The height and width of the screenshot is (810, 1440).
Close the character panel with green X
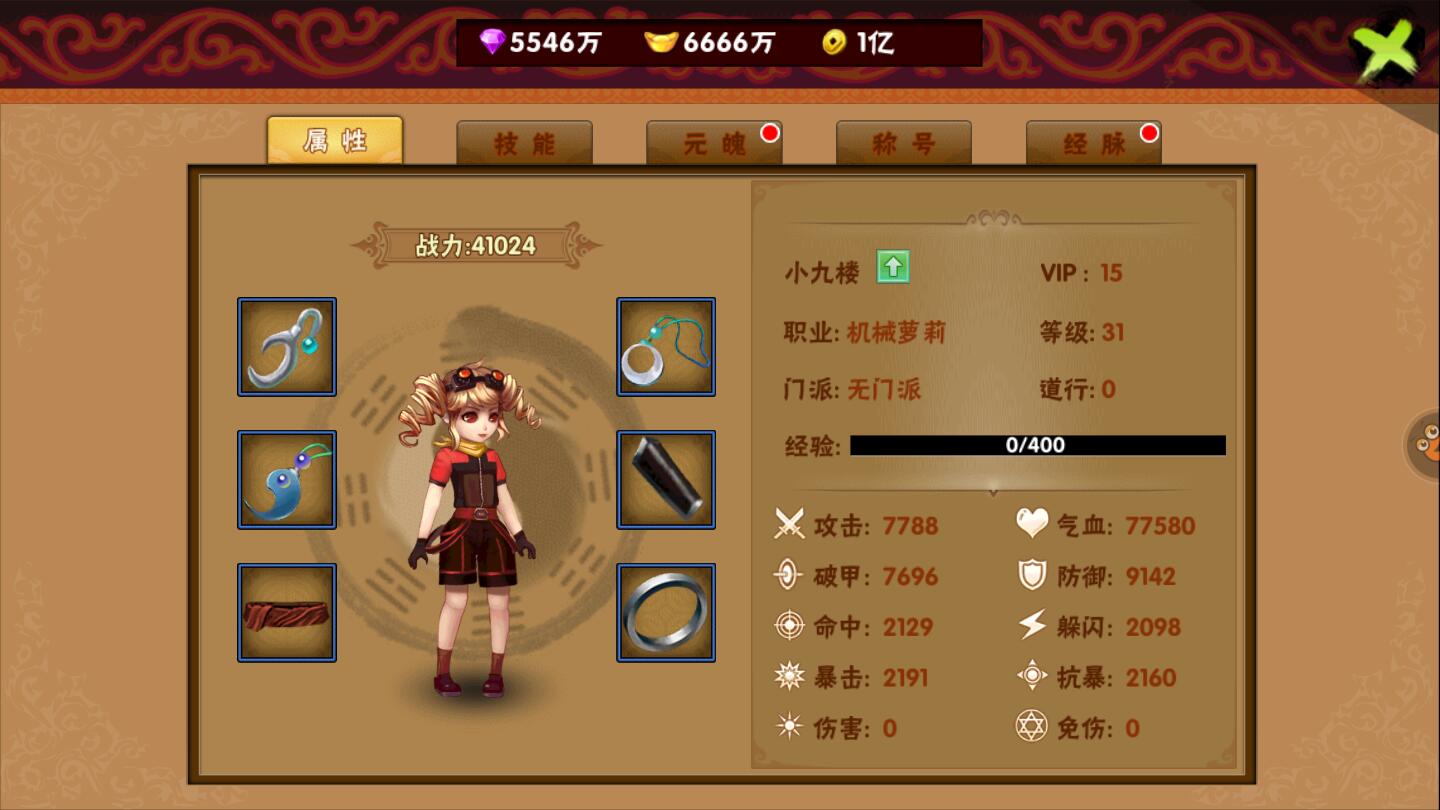click(x=1386, y=49)
